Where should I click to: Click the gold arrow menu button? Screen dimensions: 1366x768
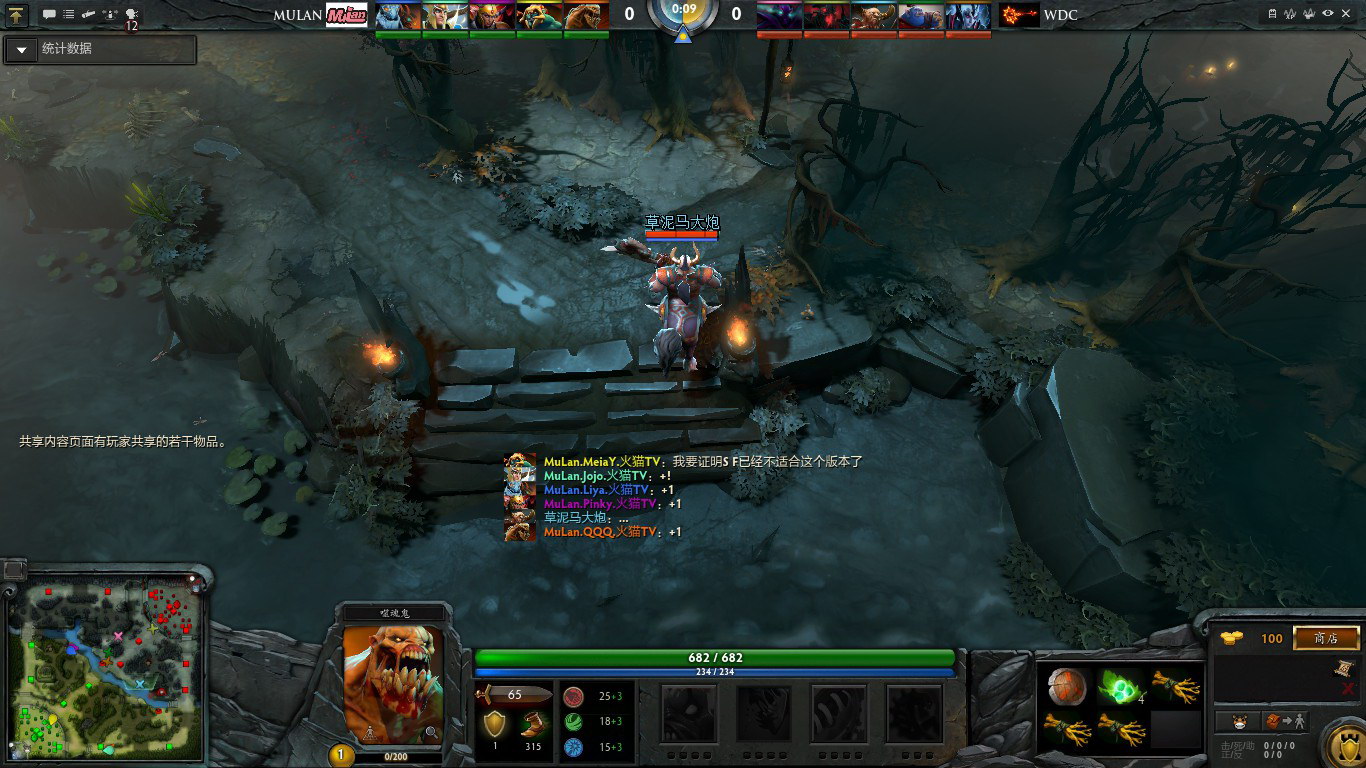tap(19, 14)
